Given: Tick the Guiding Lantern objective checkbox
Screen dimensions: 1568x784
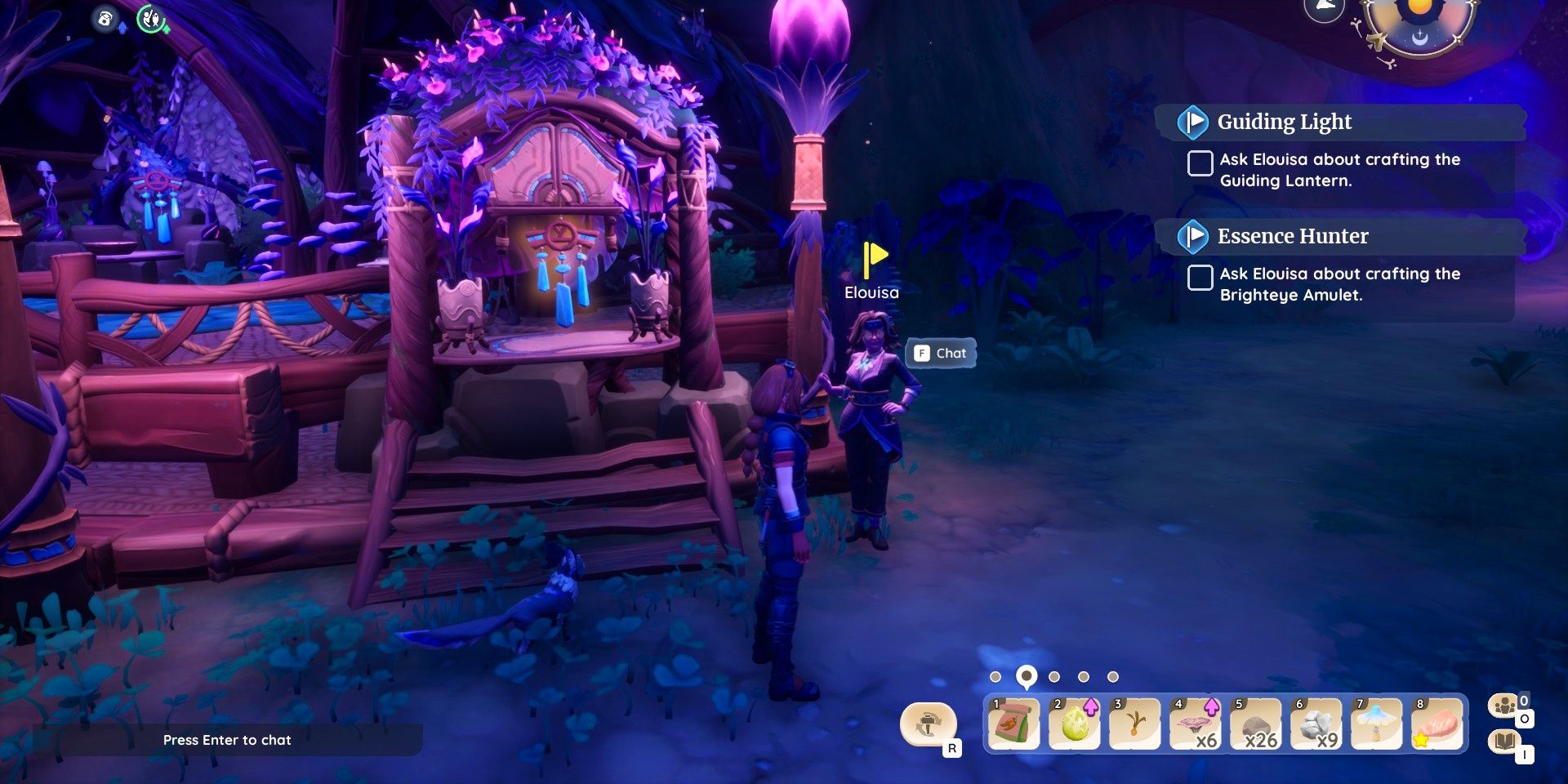Looking at the screenshot, I should pos(1200,163).
